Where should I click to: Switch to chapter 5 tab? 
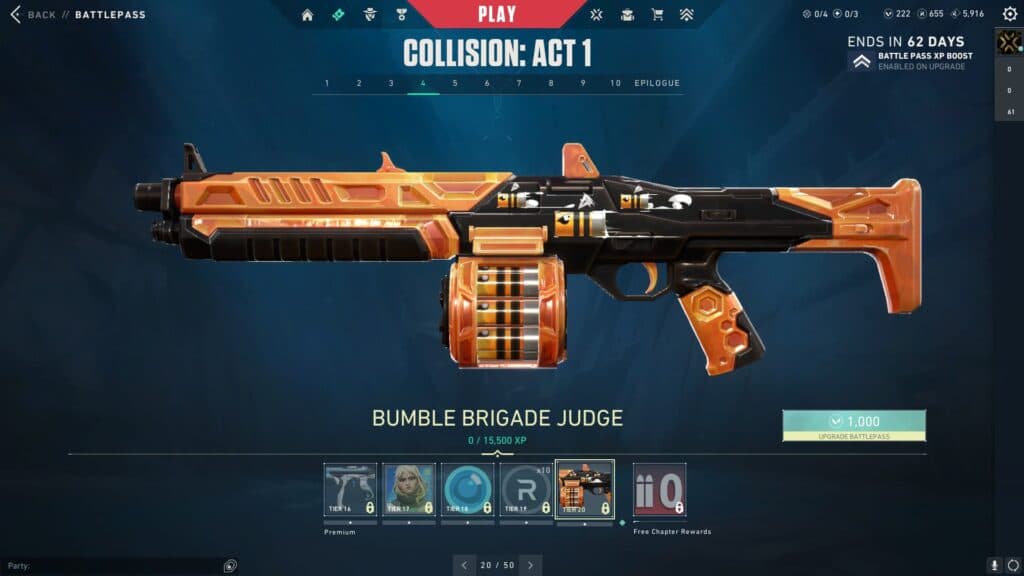(455, 83)
